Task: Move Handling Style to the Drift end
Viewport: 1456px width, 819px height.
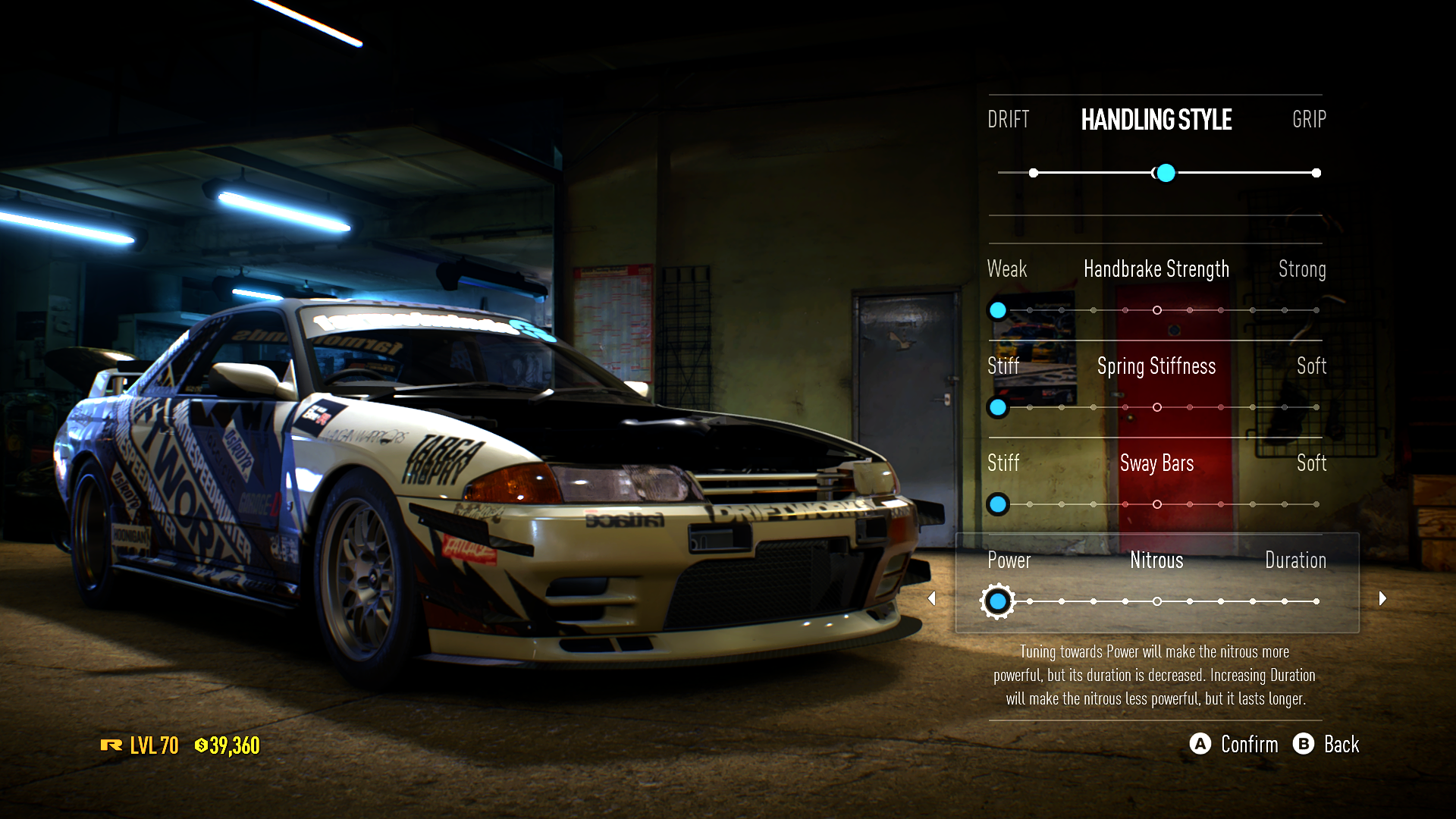Action: [x=1034, y=173]
